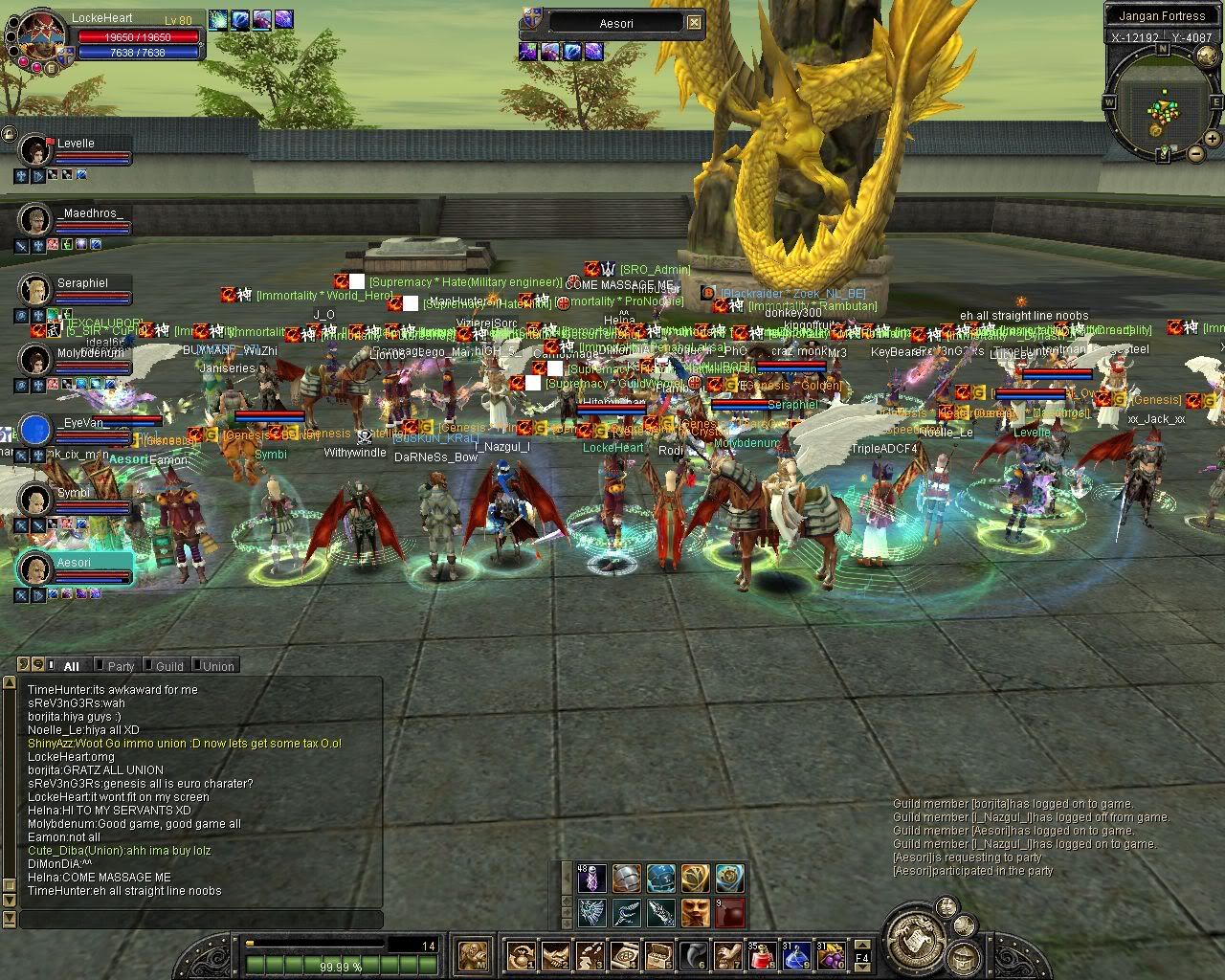Open the Guild chat tab
Image resolution: width=1225 pixels, height=980 pixels.
click(167, 666)
